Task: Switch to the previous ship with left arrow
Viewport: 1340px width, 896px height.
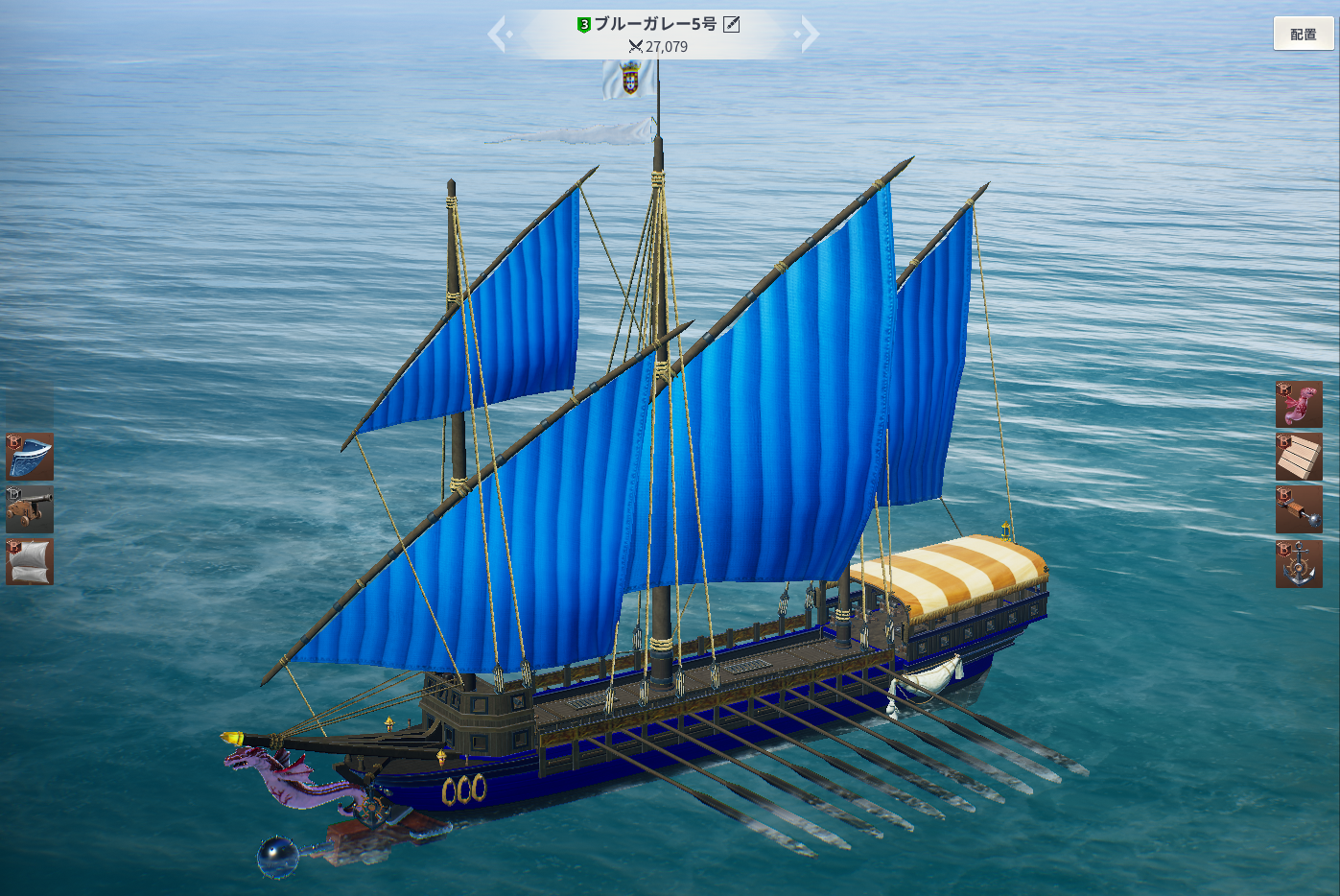Action: click(497, 35)
